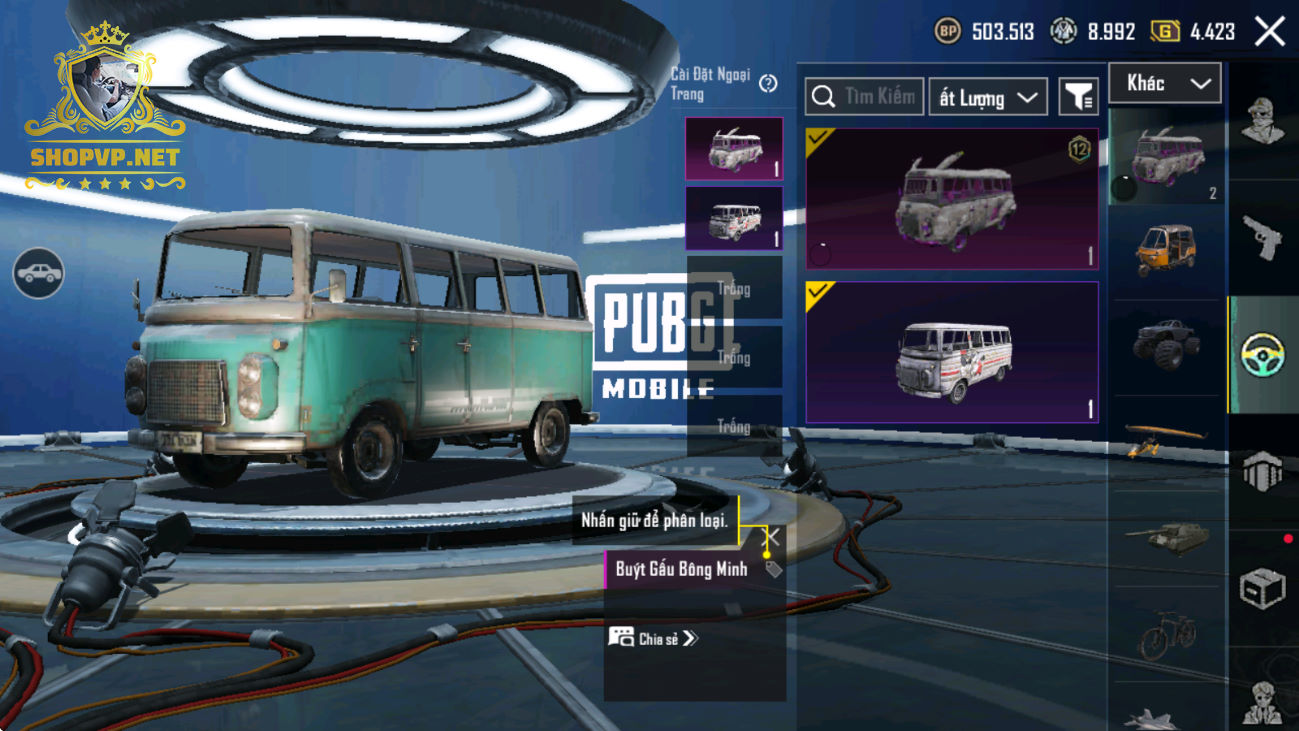Open the Khác category dropdown
The height and width of the screenshot is (731, 1299).
tap(1165, 83)
